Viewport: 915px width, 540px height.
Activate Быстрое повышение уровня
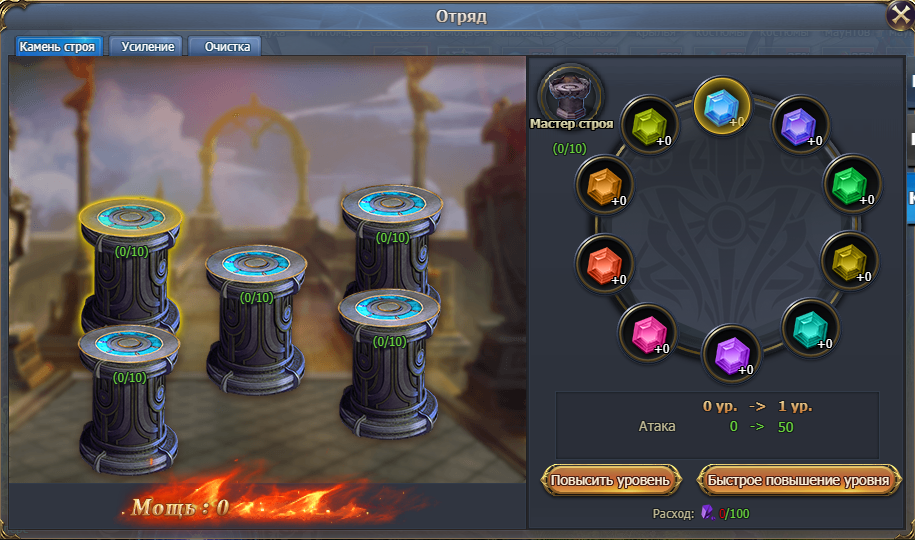(797, 480)
